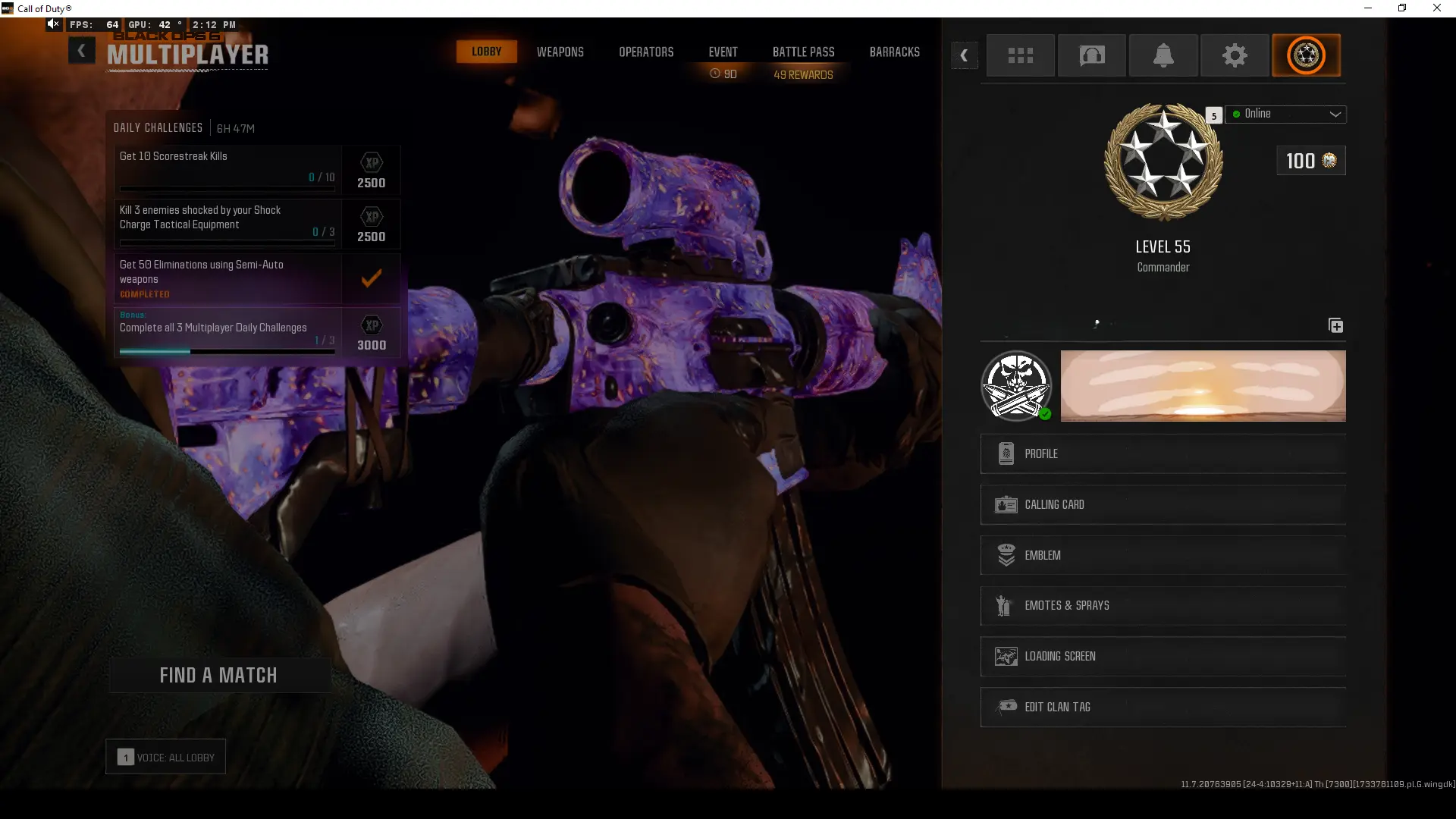Collapse the profile panel with the chevron
The height and width of the screenshot is (819, 1456).
[964, 55]
